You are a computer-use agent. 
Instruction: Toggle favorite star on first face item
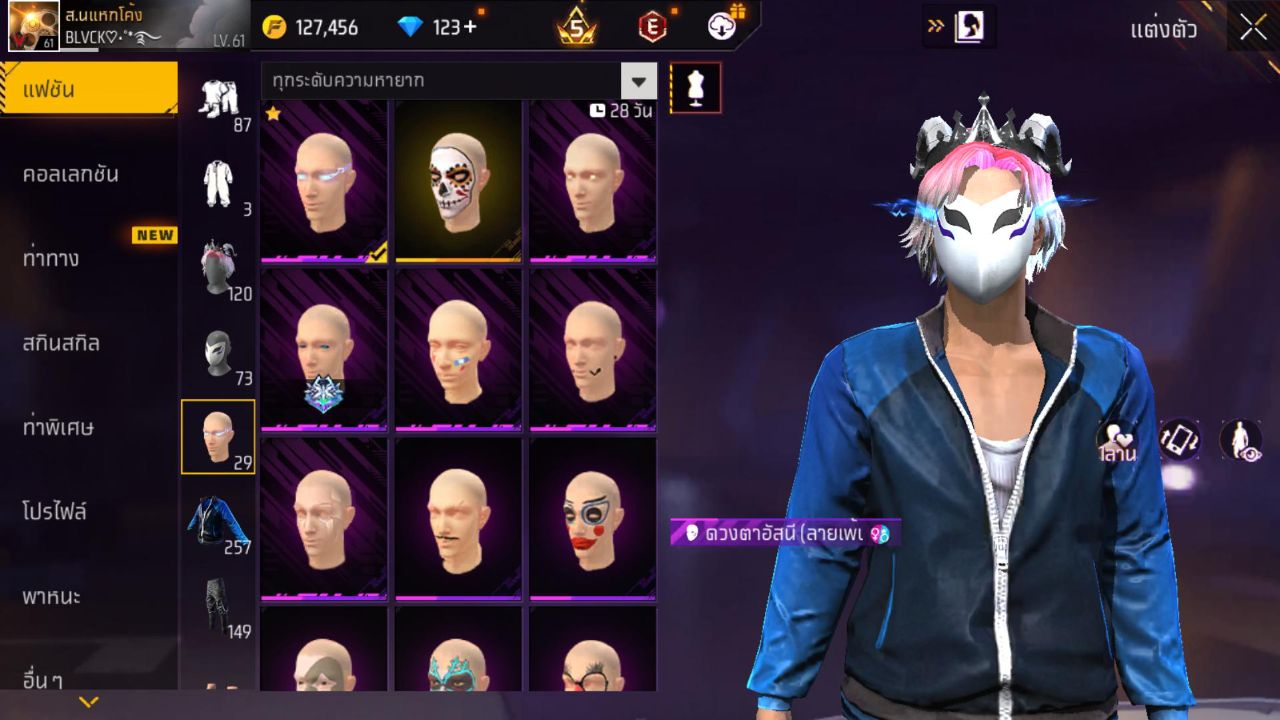coord(274,114)
